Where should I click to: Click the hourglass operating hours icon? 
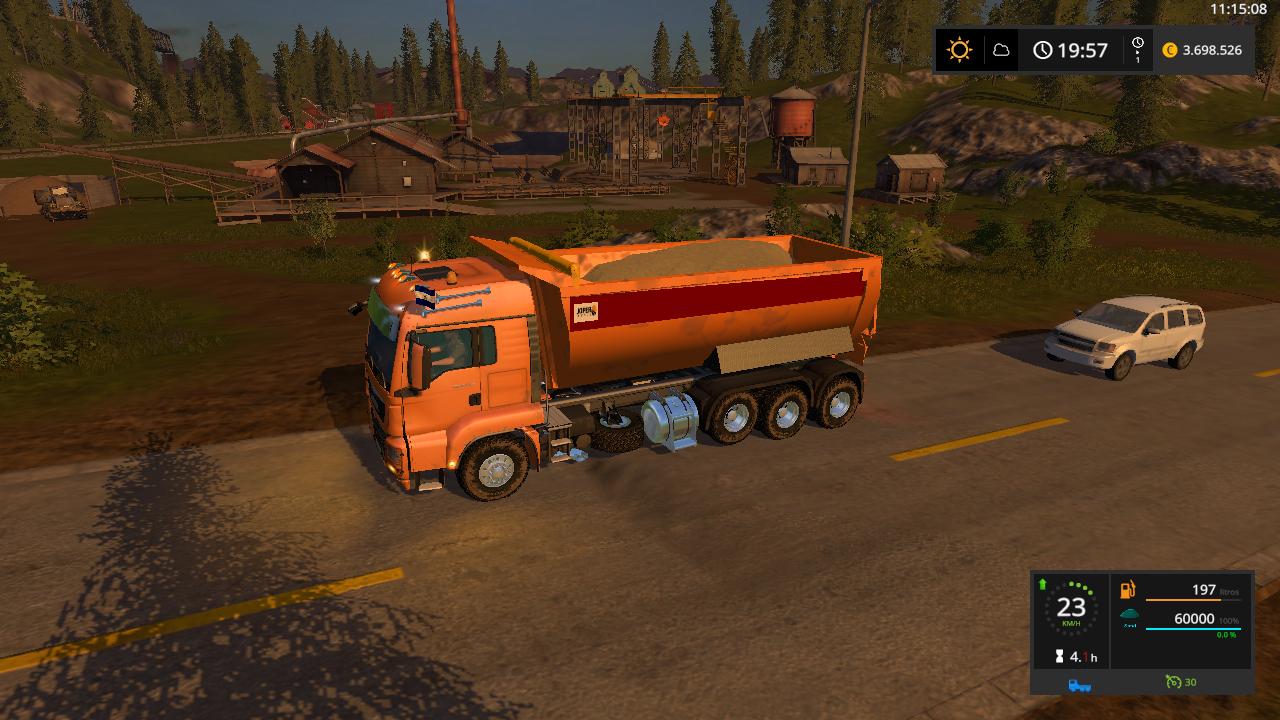(1060, 657)
